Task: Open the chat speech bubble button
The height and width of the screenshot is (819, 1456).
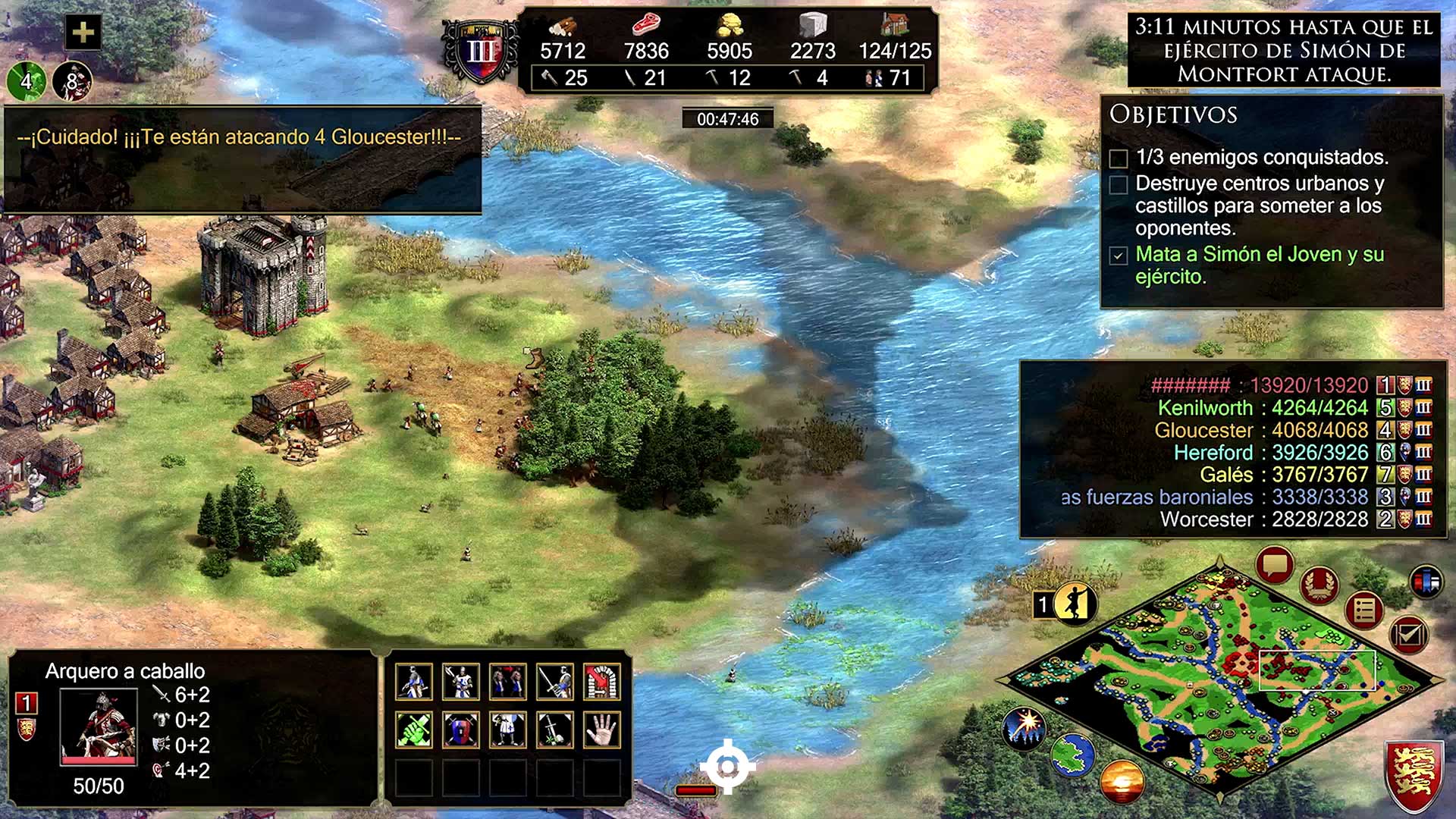Action: click(x=1275, y=565)
